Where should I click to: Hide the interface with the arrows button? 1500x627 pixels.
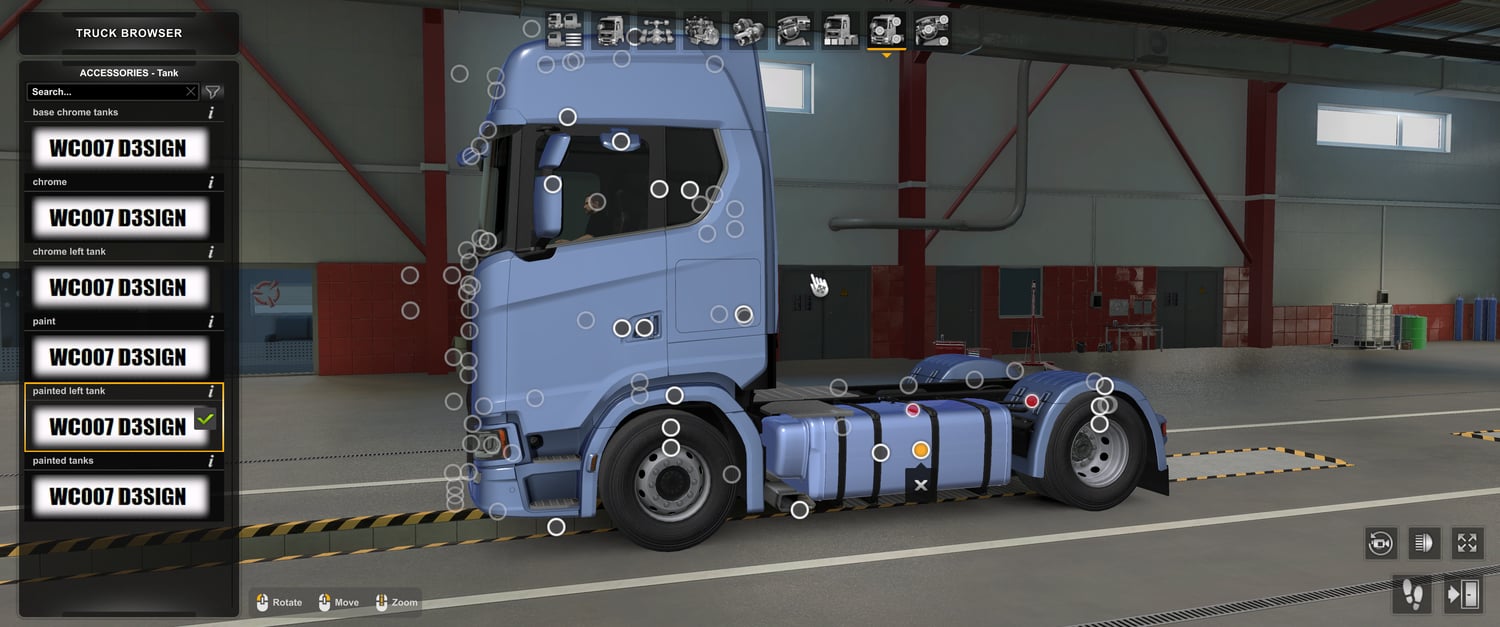tap(1467, 543)
